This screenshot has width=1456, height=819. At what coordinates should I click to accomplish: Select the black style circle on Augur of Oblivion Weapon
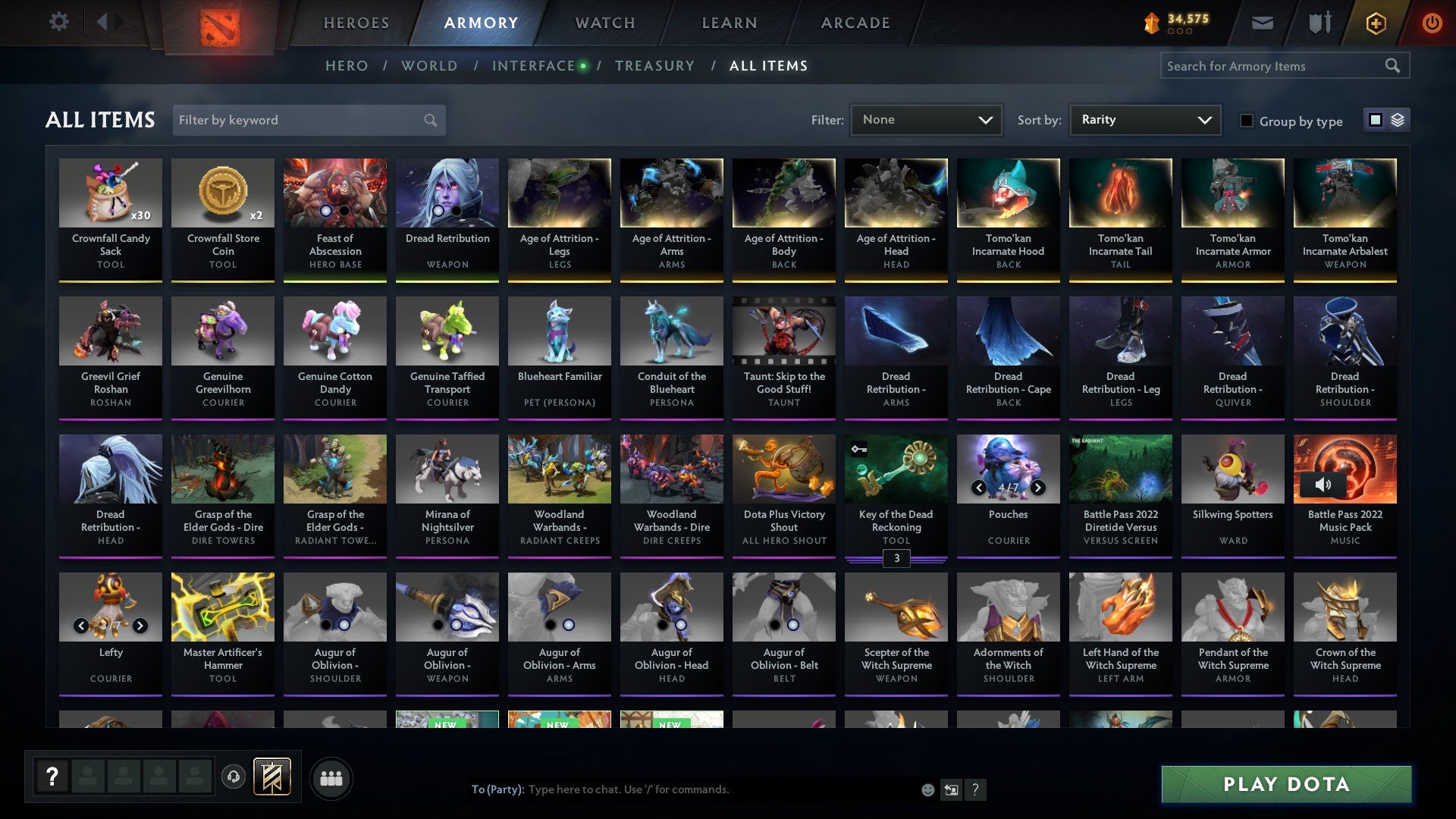(438, 626)
